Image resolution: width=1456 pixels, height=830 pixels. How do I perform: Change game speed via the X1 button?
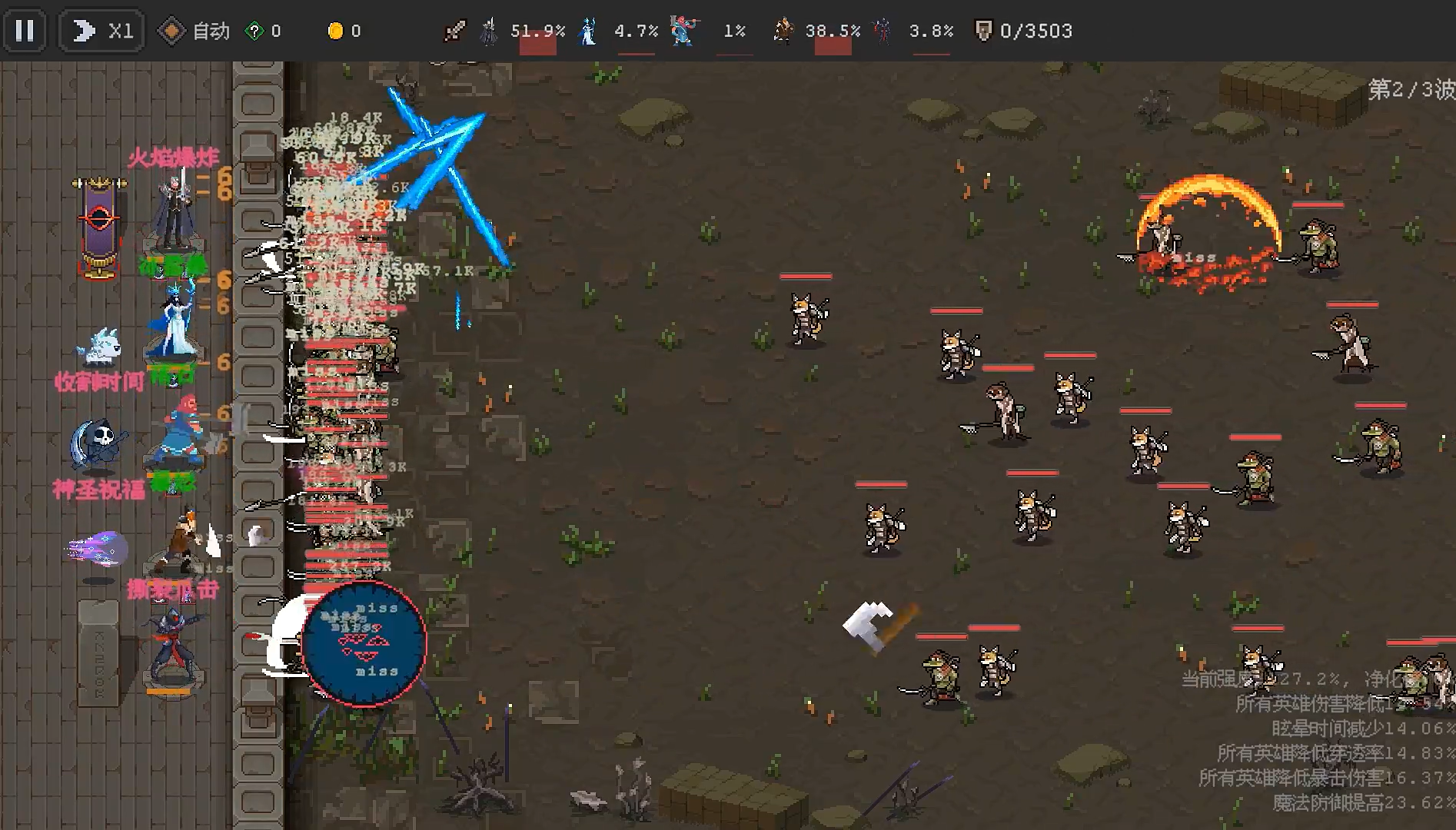(101, 29)
